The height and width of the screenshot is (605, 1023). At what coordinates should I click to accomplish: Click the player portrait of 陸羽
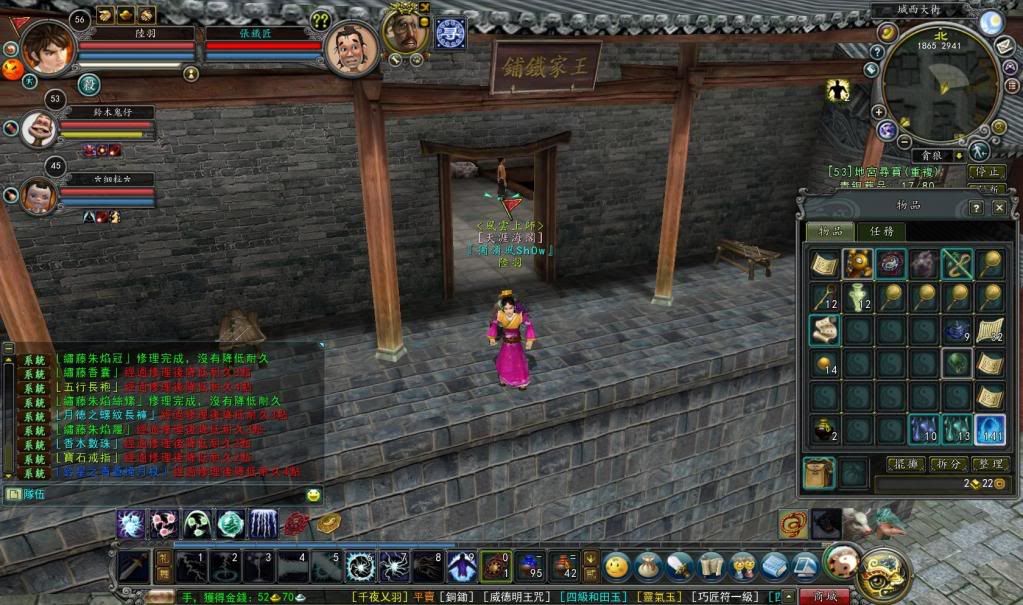tap(47, 45)
